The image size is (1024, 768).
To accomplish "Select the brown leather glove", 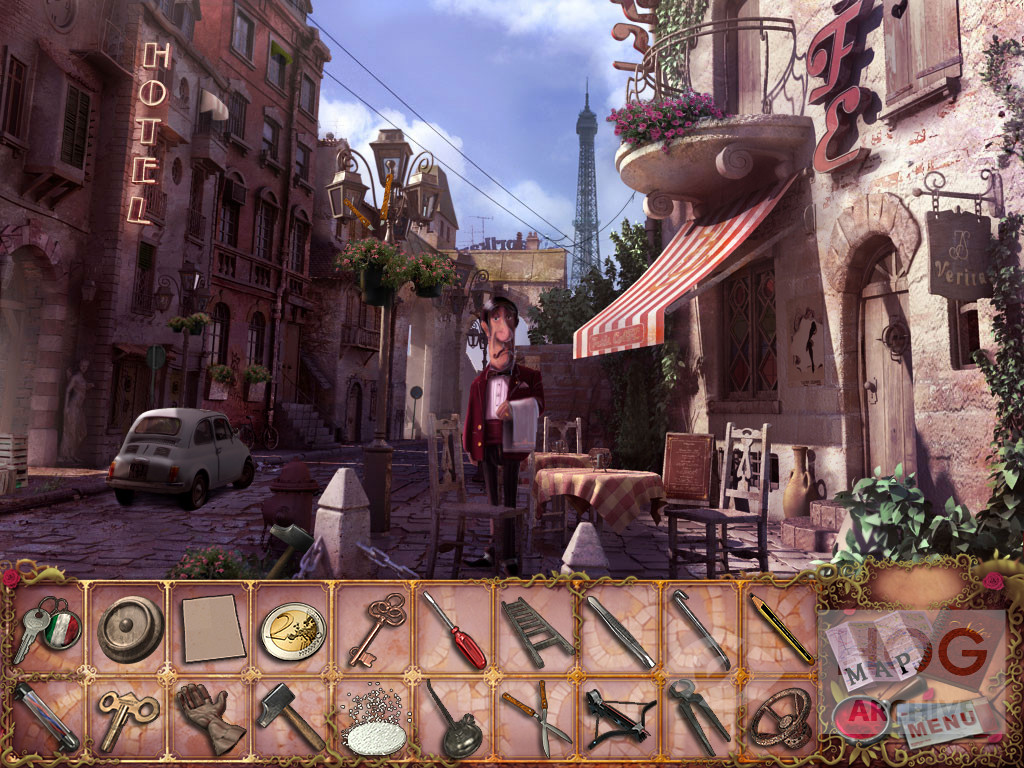I will [210, 716].
